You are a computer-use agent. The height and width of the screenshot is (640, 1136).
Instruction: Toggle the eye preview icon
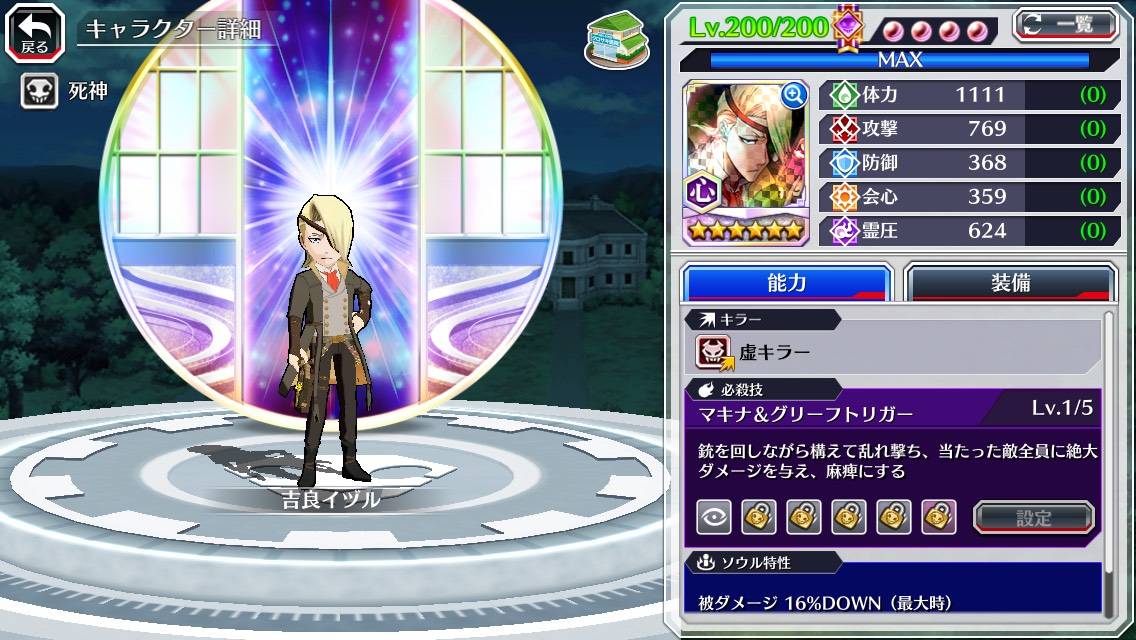pyautogui.click(x=713, y=517)
